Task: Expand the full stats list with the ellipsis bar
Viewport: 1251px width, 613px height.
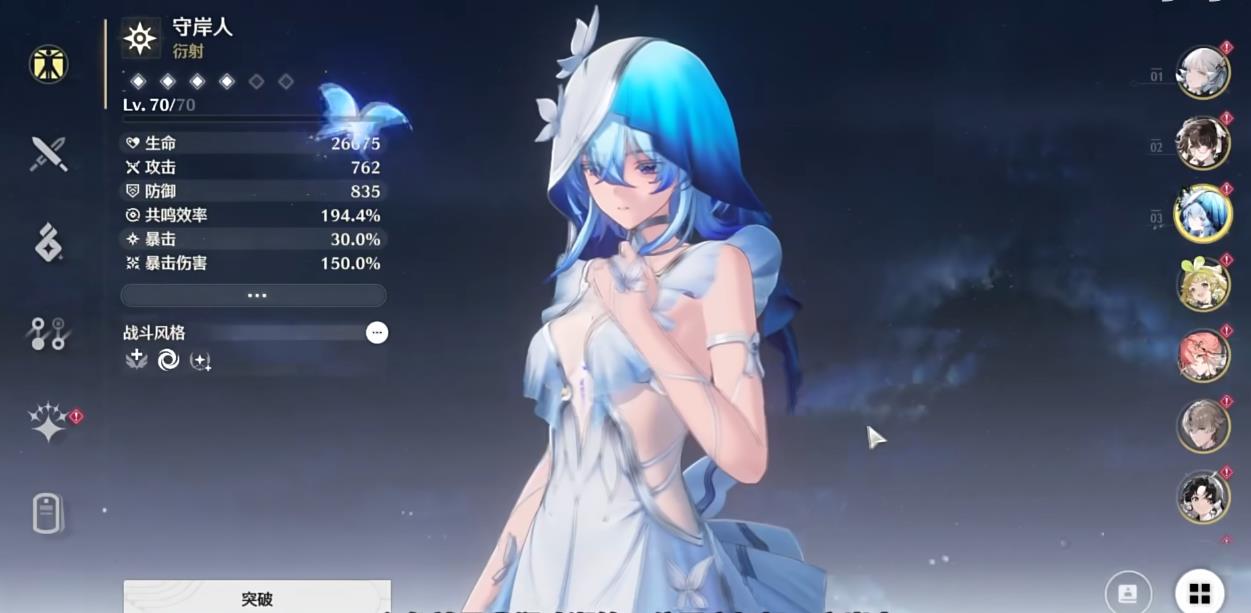Action: click(x=253, y=295)
